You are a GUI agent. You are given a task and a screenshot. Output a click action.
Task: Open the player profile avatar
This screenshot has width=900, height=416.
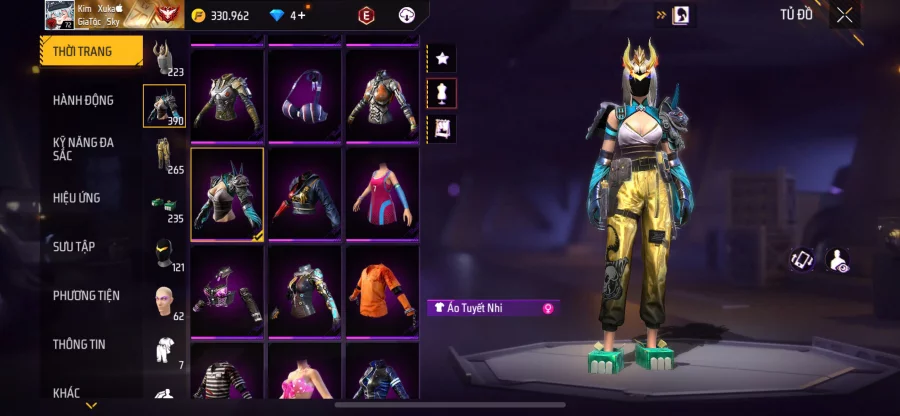click(x=58, y=14)
